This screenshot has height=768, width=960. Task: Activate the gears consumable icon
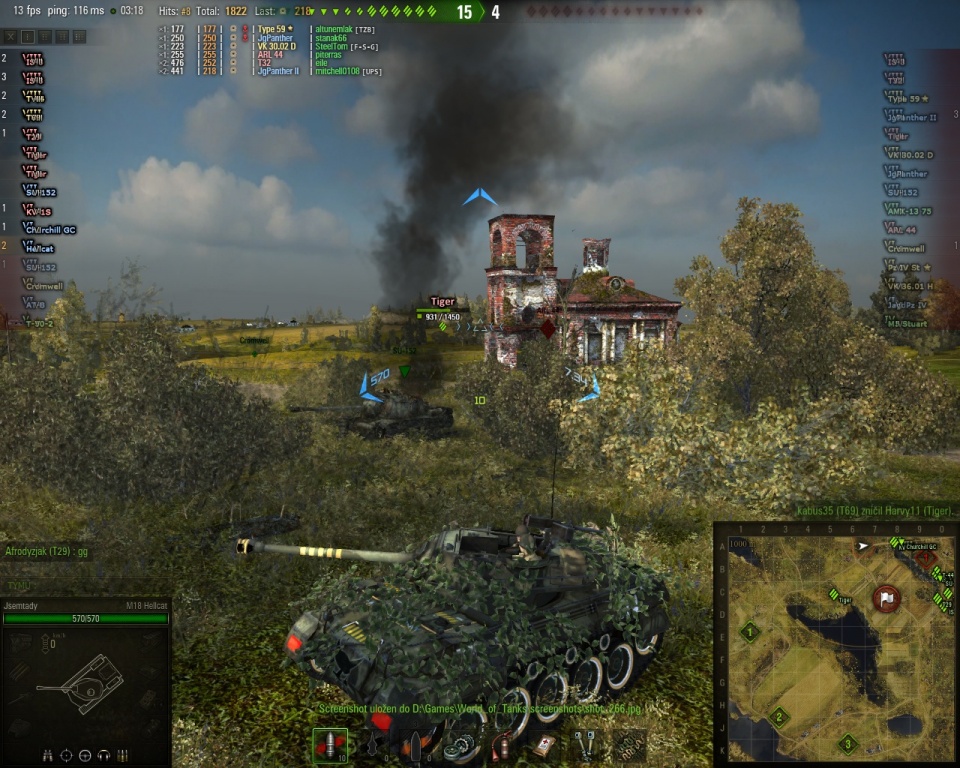(x=460, y=745)
